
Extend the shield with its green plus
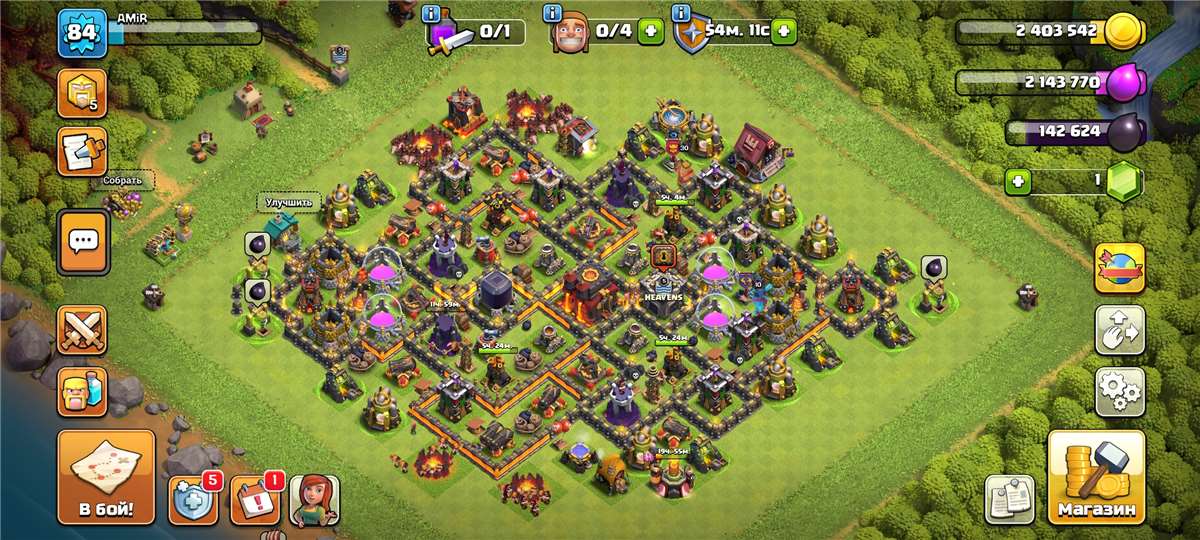(784, 32)
